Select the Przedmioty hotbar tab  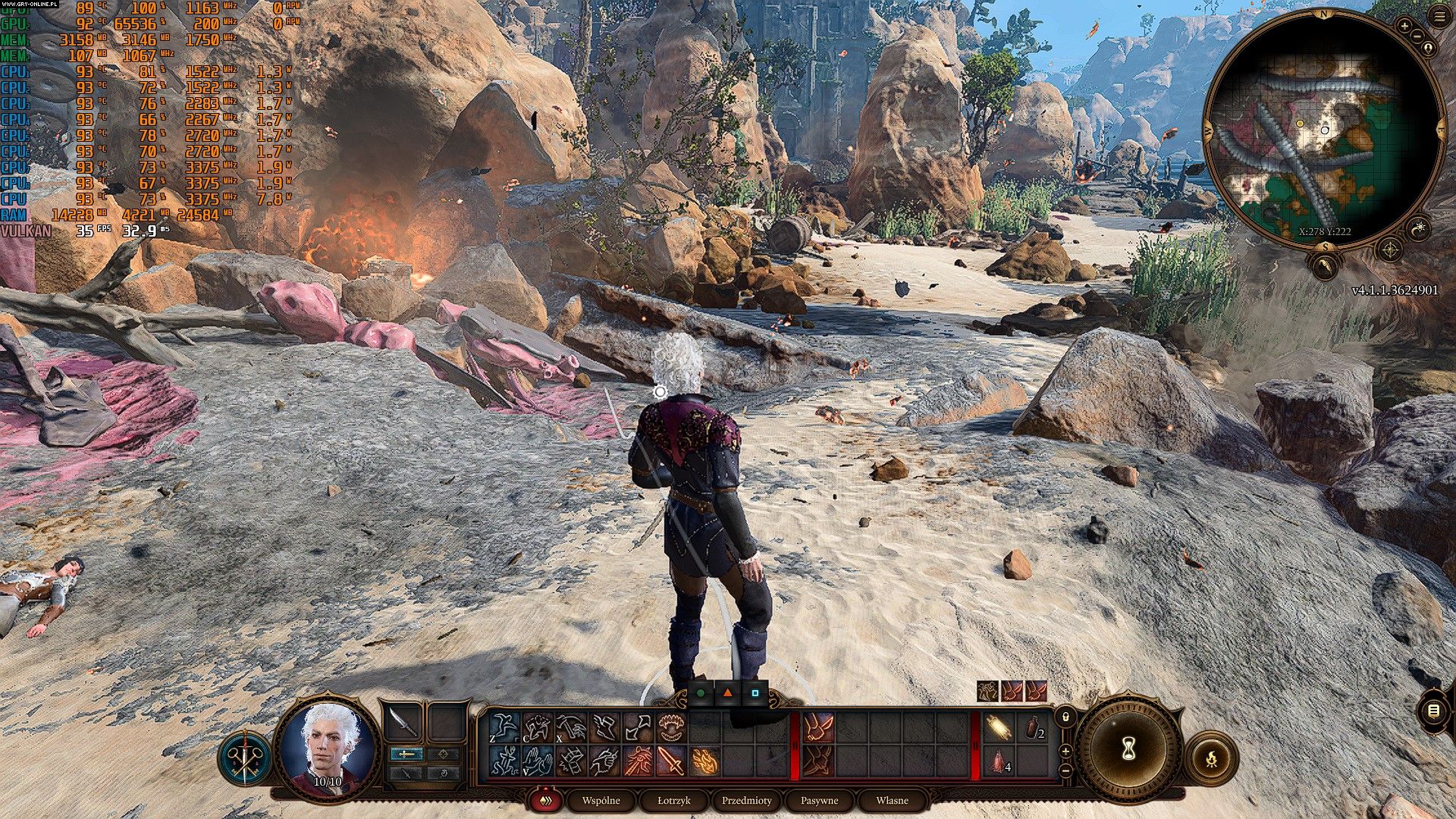(x=746, y=800)
